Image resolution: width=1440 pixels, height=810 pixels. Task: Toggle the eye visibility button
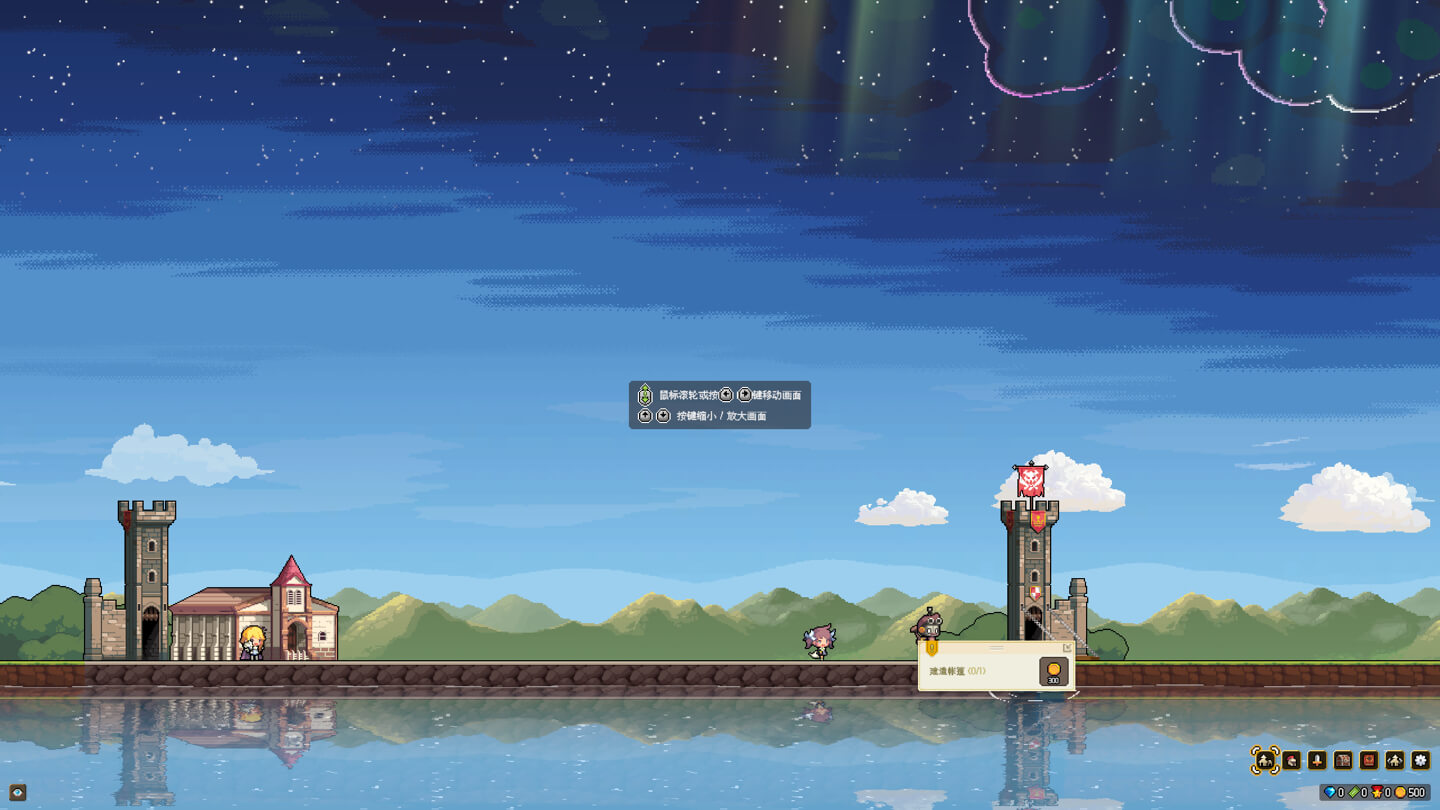18,793
